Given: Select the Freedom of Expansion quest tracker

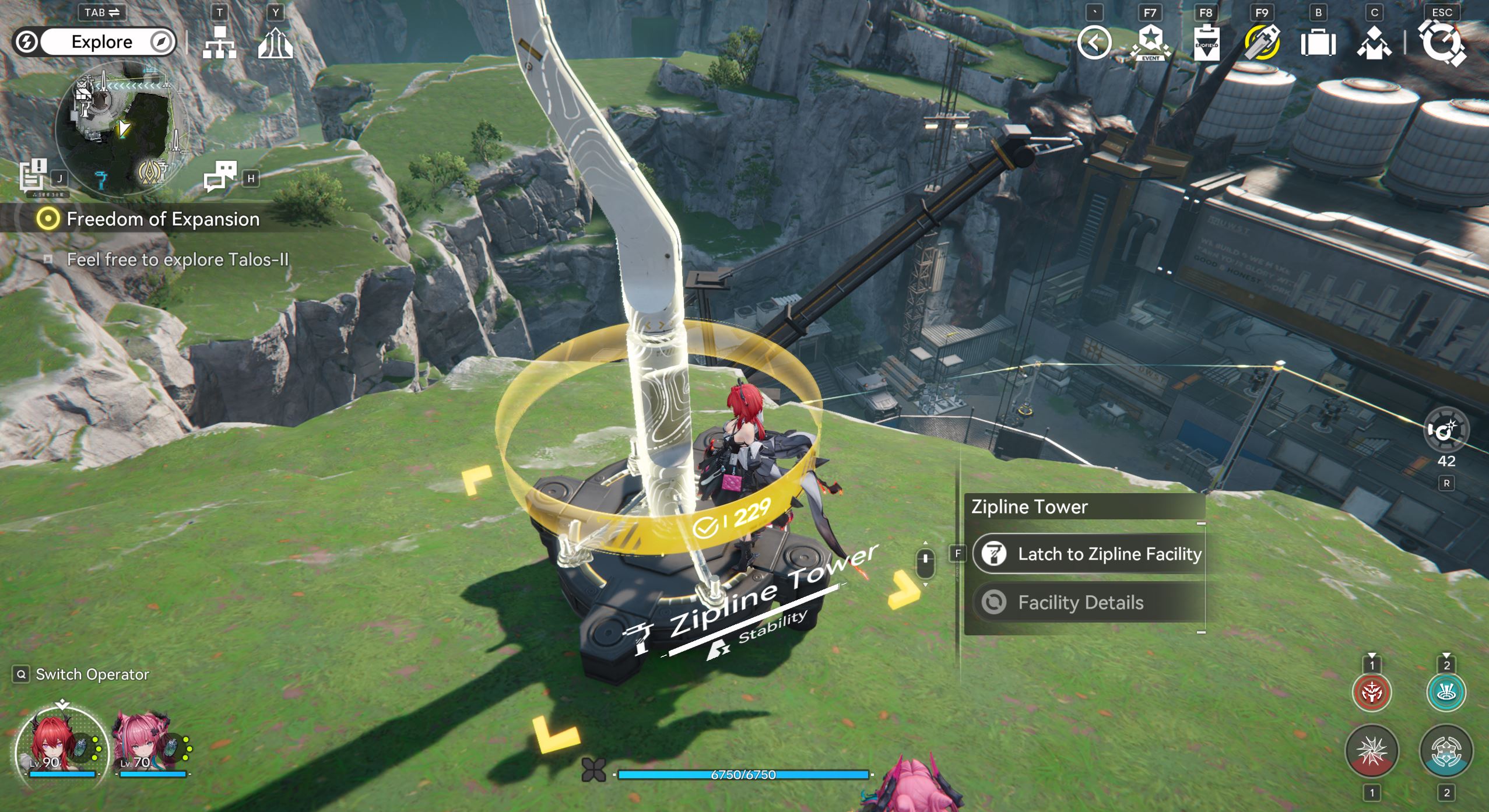Looking at the screenshot, I should (x=163, y=219).
